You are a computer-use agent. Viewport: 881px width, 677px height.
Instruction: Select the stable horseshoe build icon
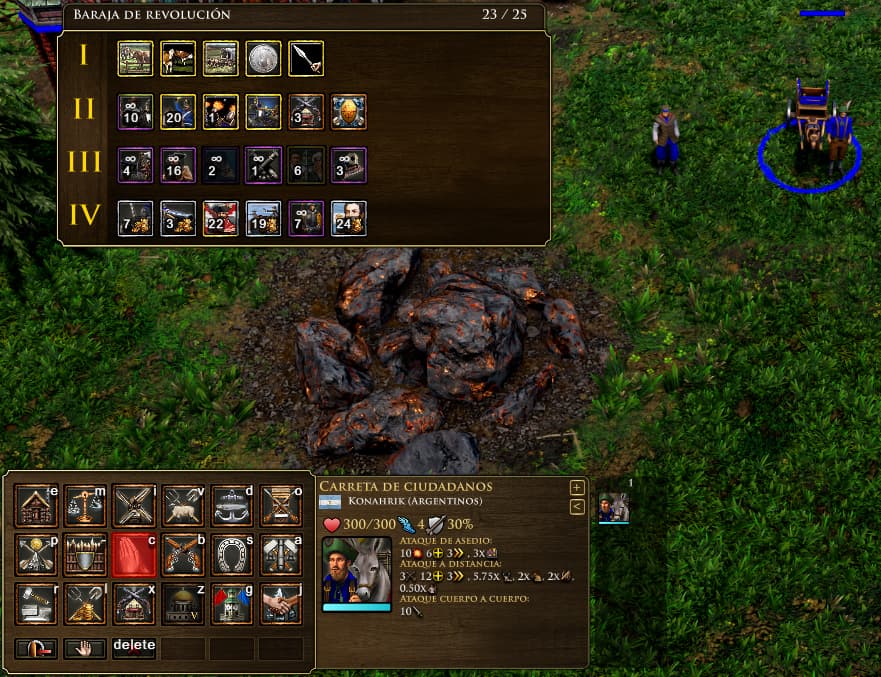(232, 554)
